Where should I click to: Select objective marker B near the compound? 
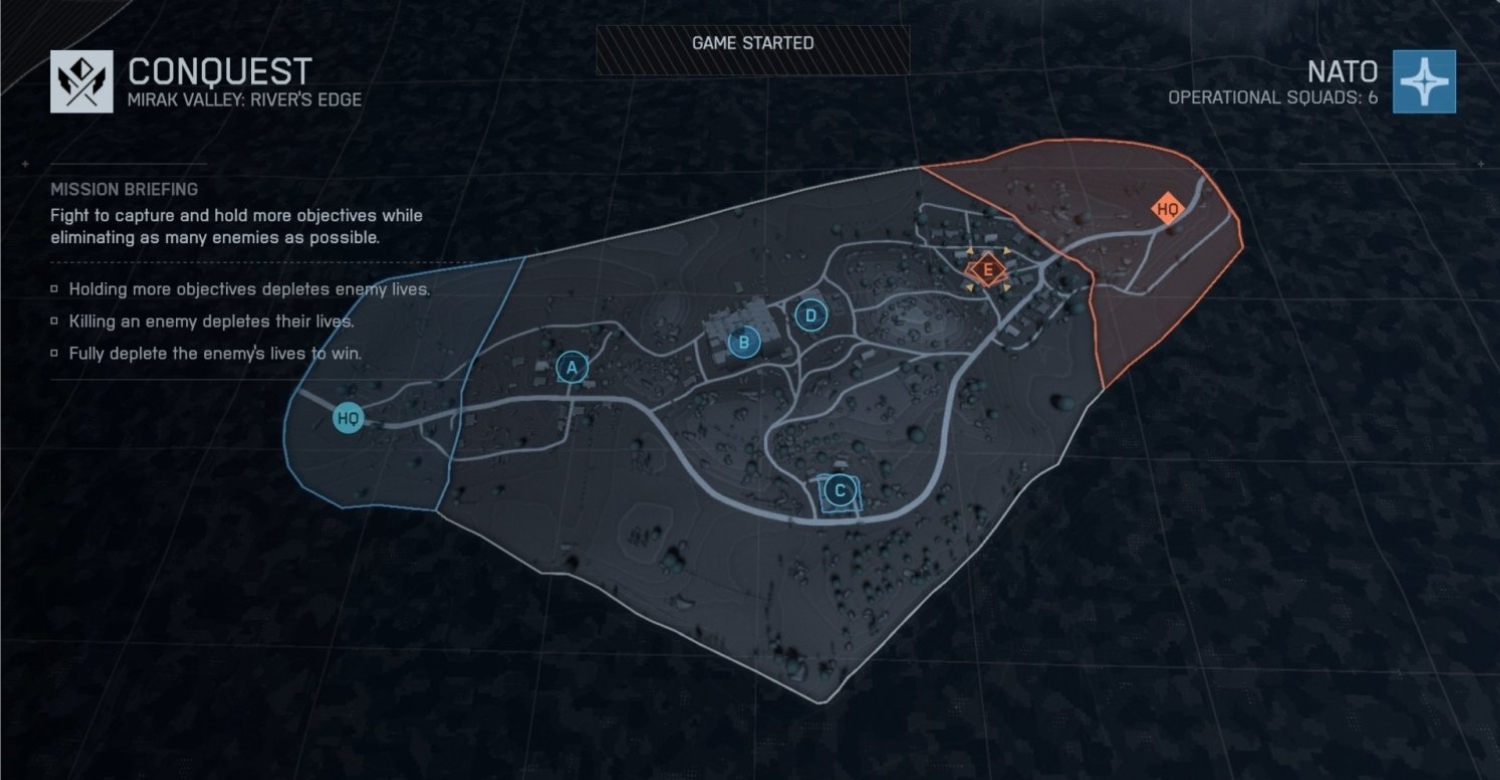click(x=743, y=342)
